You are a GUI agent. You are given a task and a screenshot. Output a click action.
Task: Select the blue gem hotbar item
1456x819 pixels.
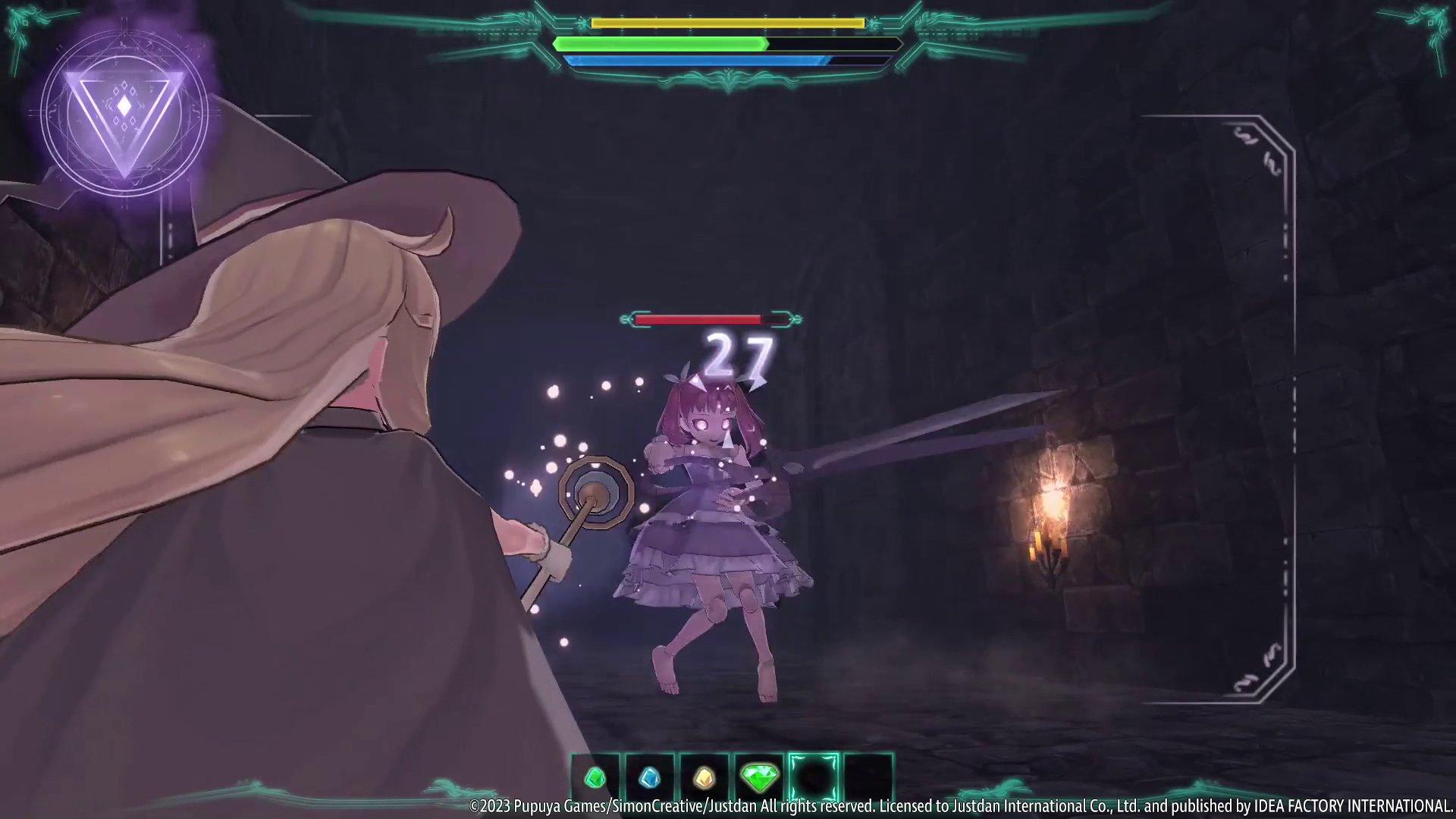650,777
